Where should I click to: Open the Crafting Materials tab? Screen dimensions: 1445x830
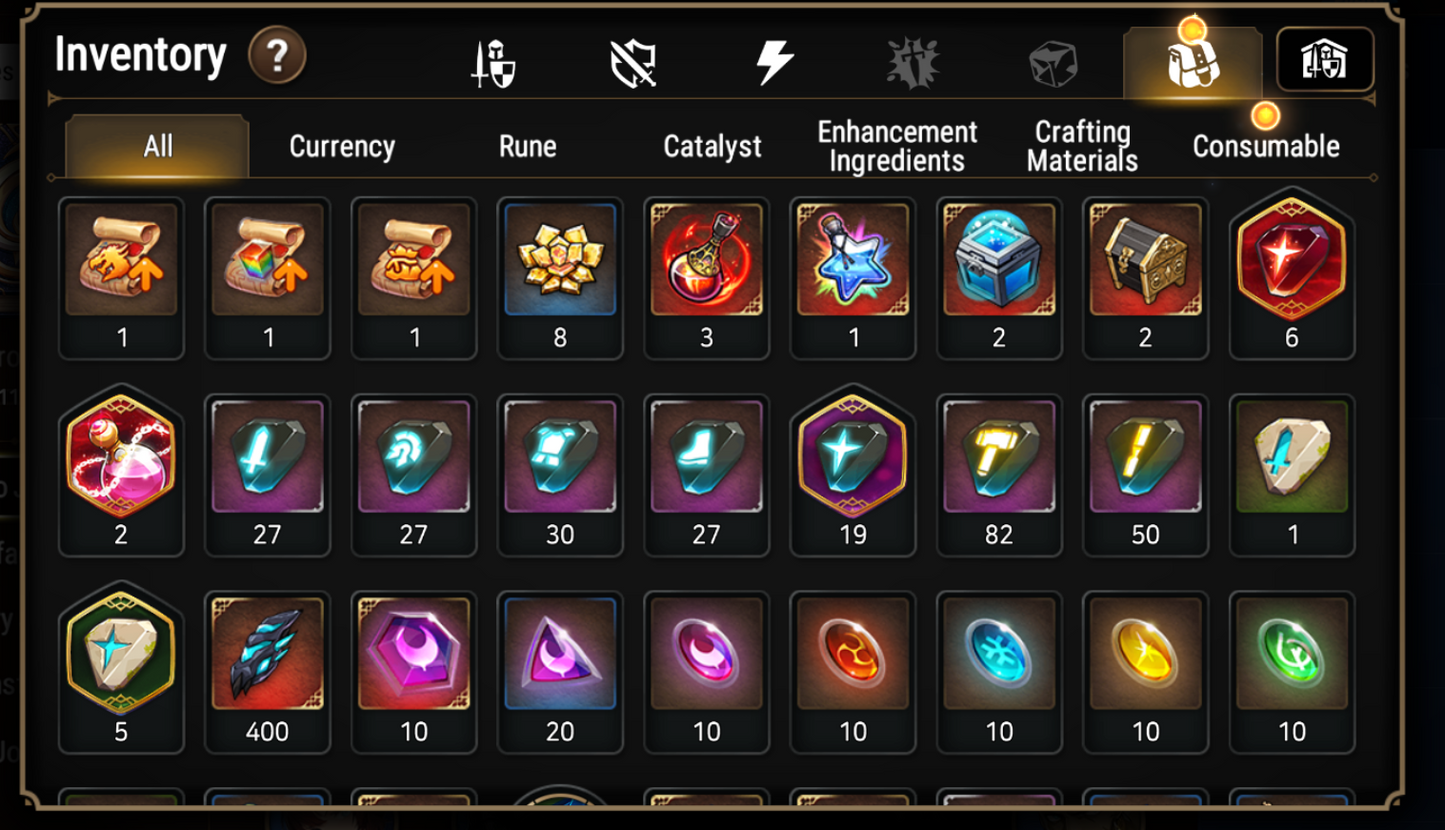click(x=1081, y=146)
